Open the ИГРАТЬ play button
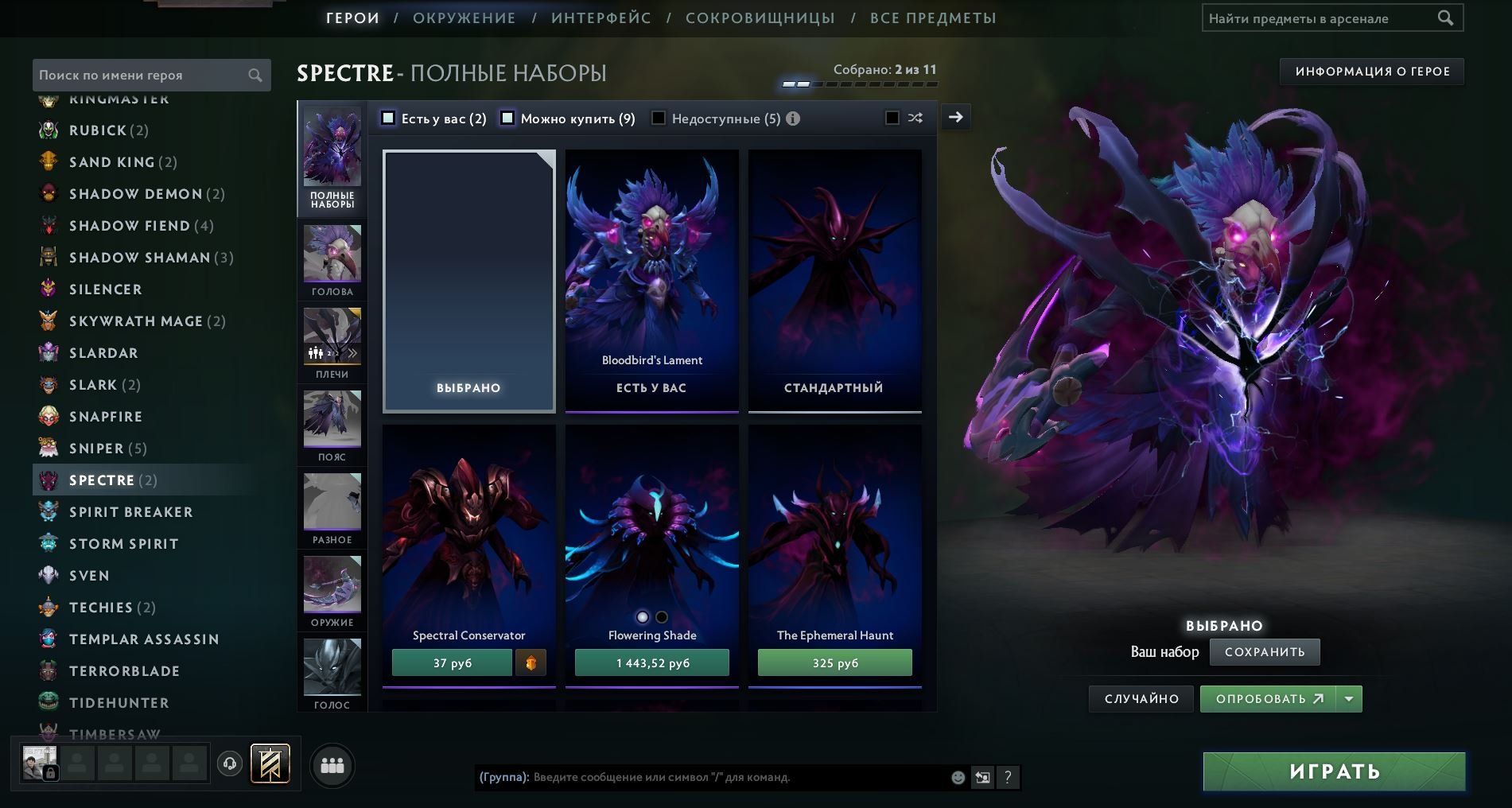1512x808 pixels. click(1334, 771)
